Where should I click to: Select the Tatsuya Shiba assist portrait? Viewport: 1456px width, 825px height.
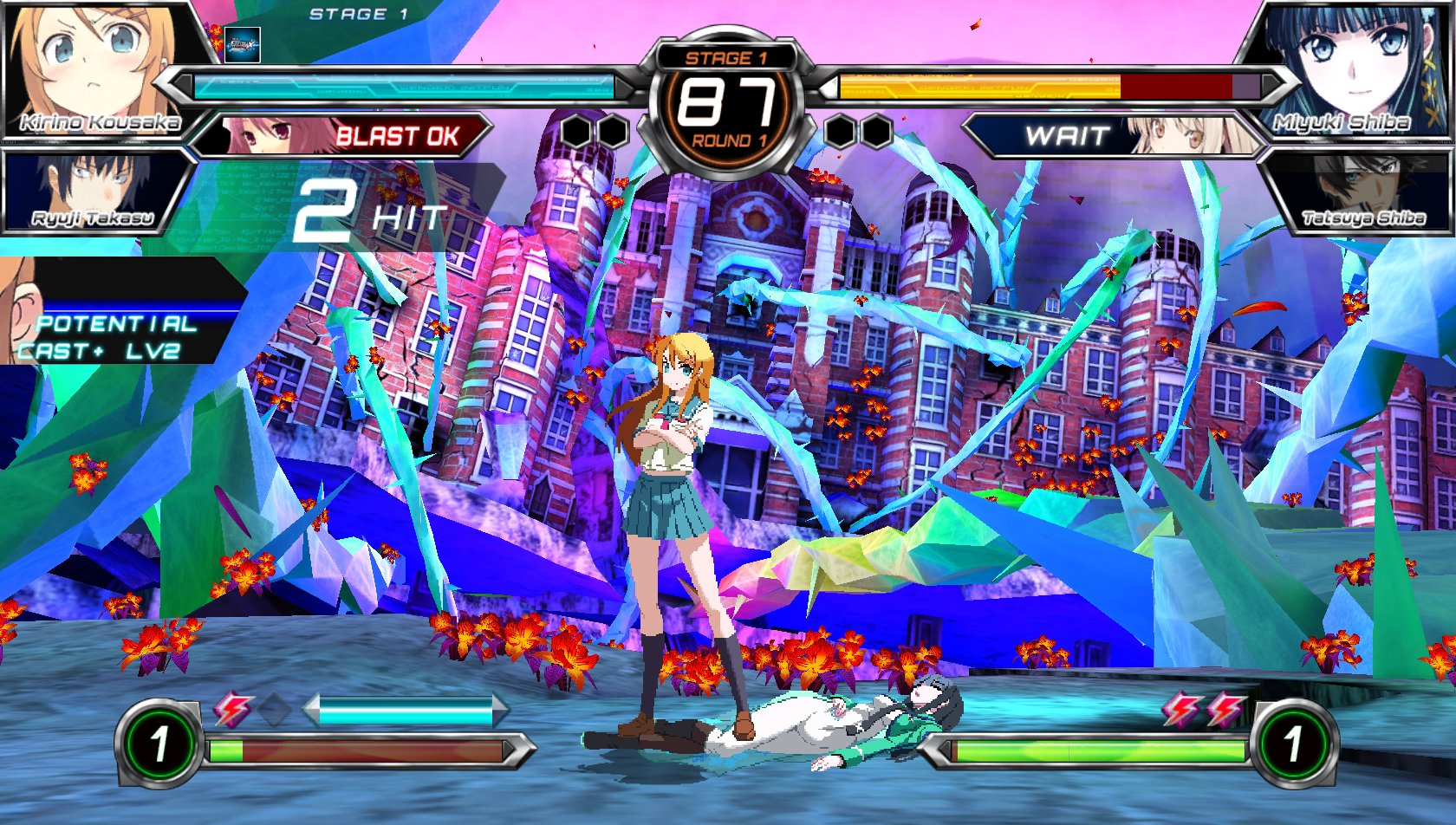[x=1361, y=192]
